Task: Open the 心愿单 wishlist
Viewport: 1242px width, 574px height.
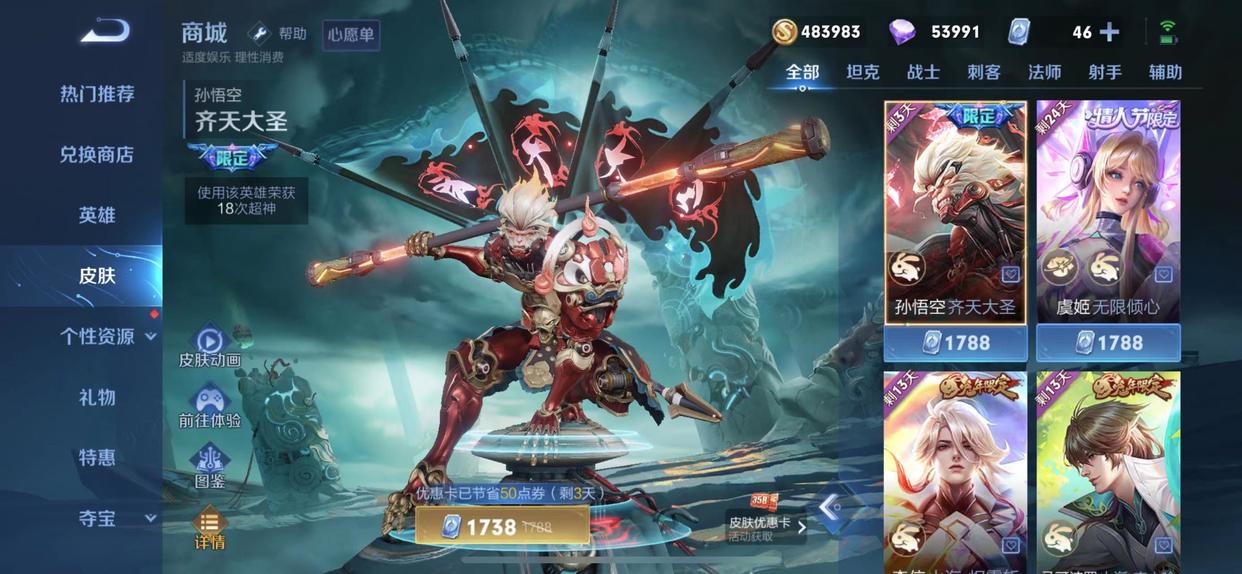Action: click(x=351, y=36)
